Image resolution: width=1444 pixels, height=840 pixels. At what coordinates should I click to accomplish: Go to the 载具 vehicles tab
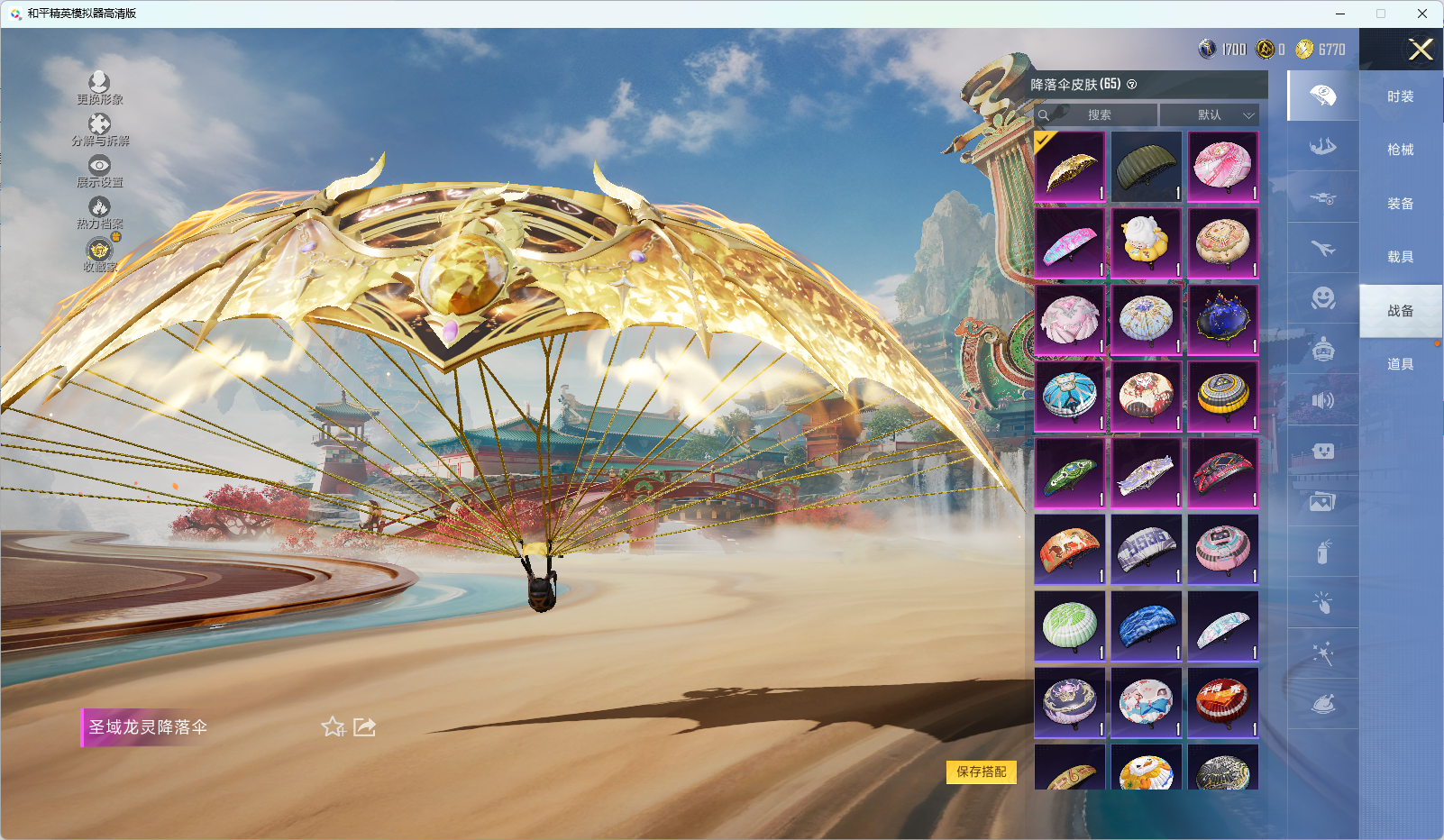point(1400,257)
